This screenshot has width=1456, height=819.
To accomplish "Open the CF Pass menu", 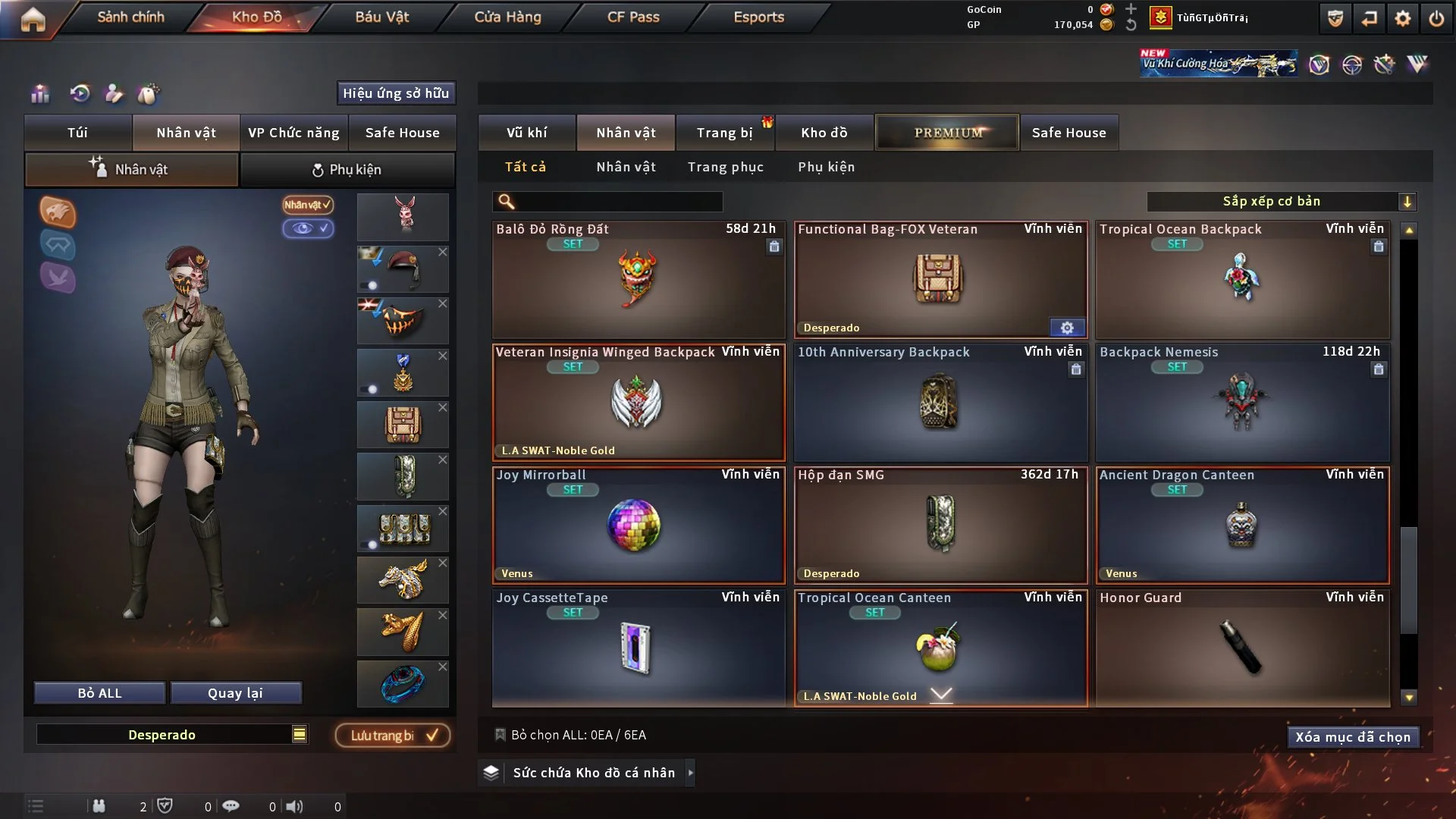I will 633,17.
